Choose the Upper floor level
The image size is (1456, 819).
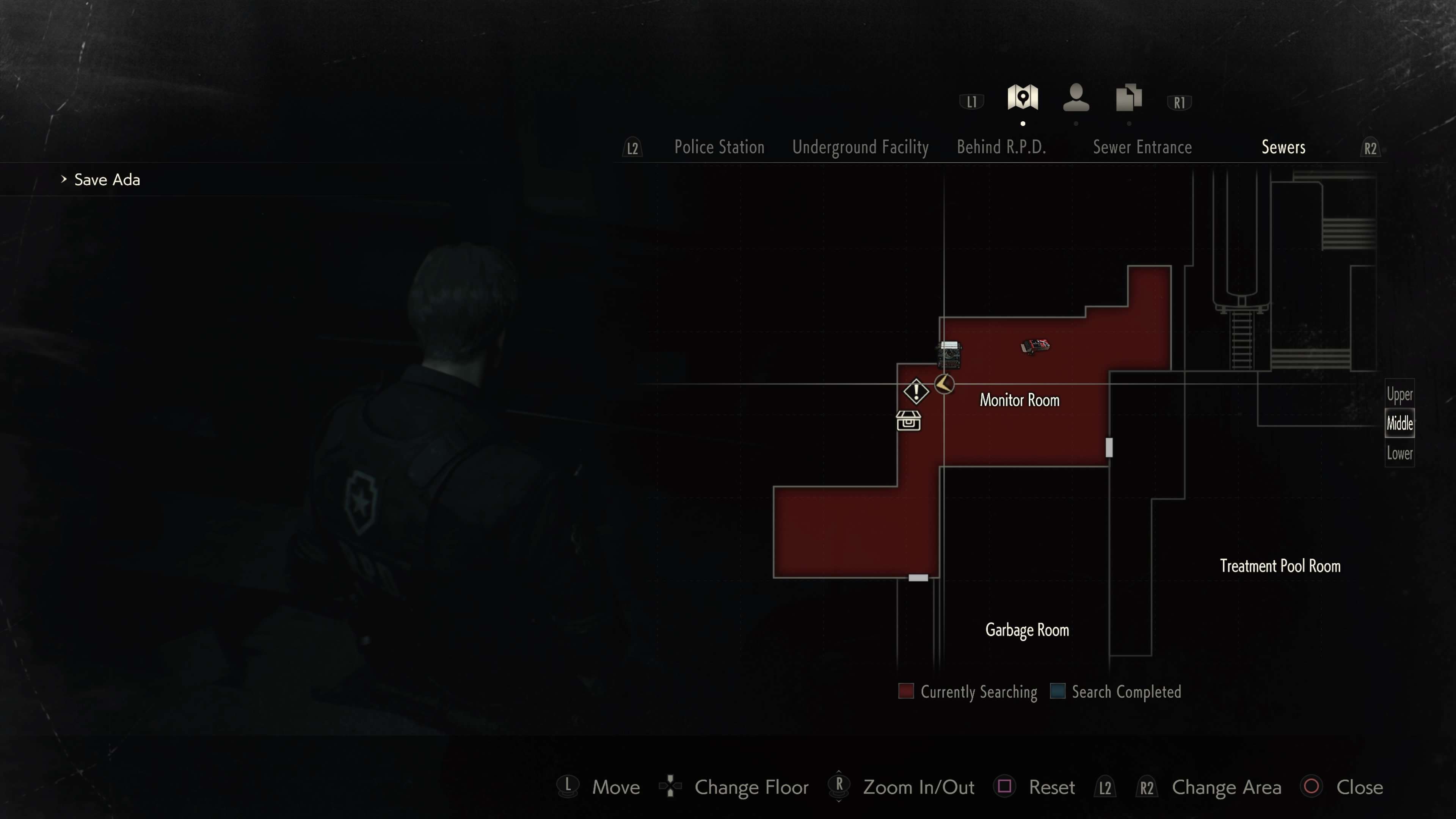1399,394
